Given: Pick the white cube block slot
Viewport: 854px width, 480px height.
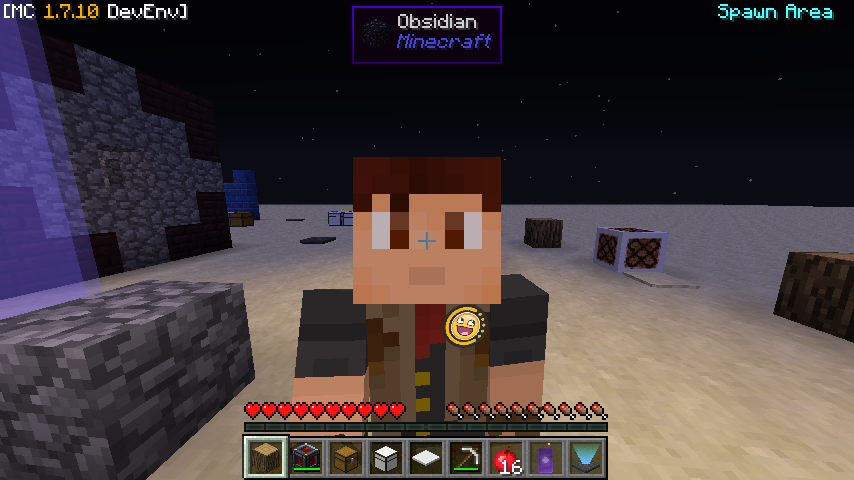Looking at the screenshot, I should point(387,458).
